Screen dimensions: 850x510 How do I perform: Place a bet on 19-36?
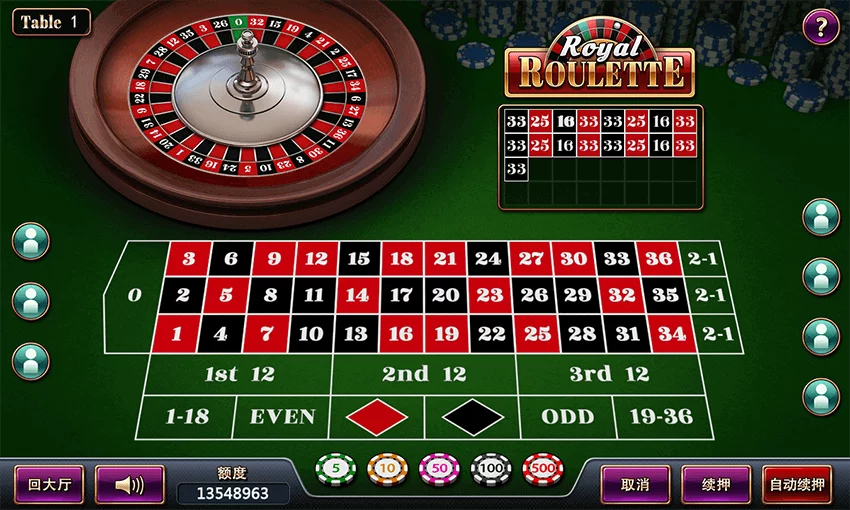pos(660,417)
